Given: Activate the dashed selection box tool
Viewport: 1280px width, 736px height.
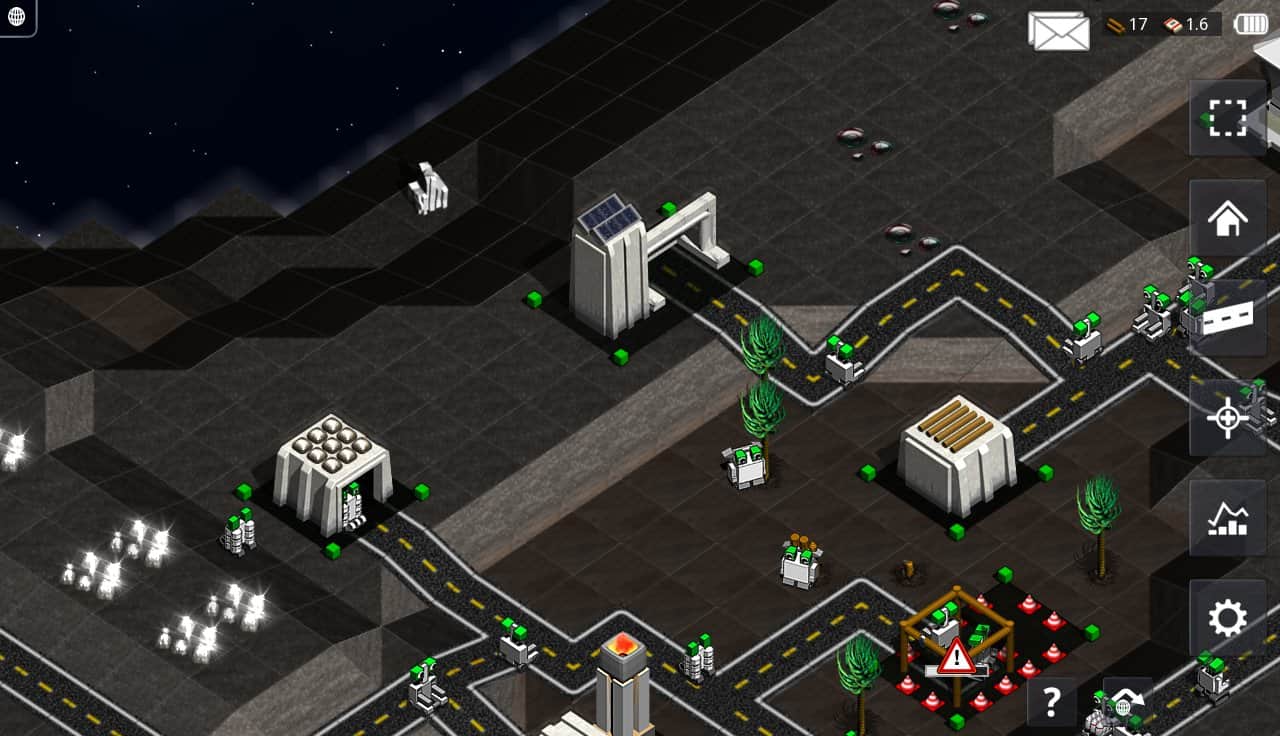Looking at the screenshot, I should (1227, 118).
